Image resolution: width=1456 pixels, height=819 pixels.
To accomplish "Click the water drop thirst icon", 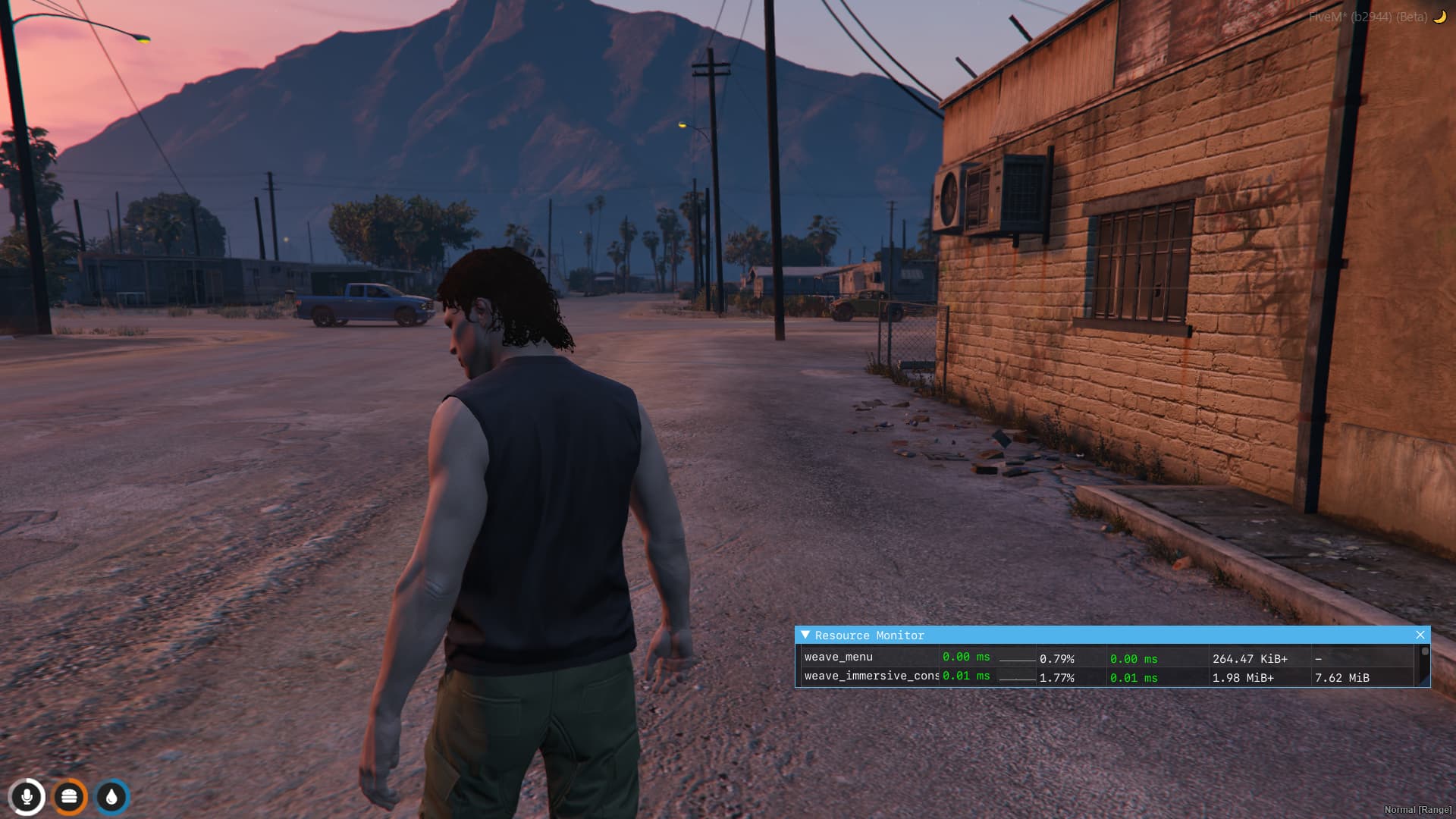I will click(x=111, y=797).
